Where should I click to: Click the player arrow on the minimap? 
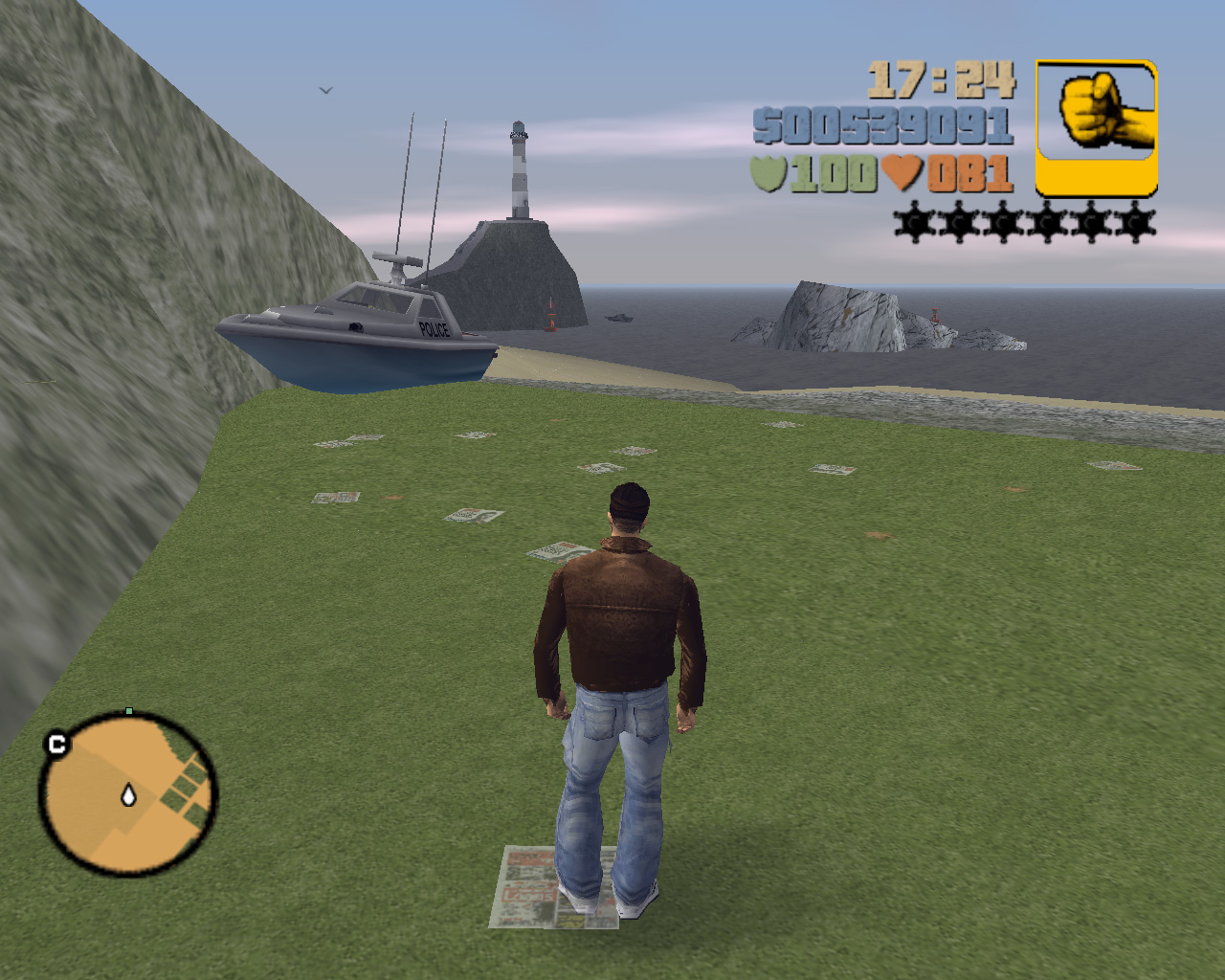pos(128,794)
